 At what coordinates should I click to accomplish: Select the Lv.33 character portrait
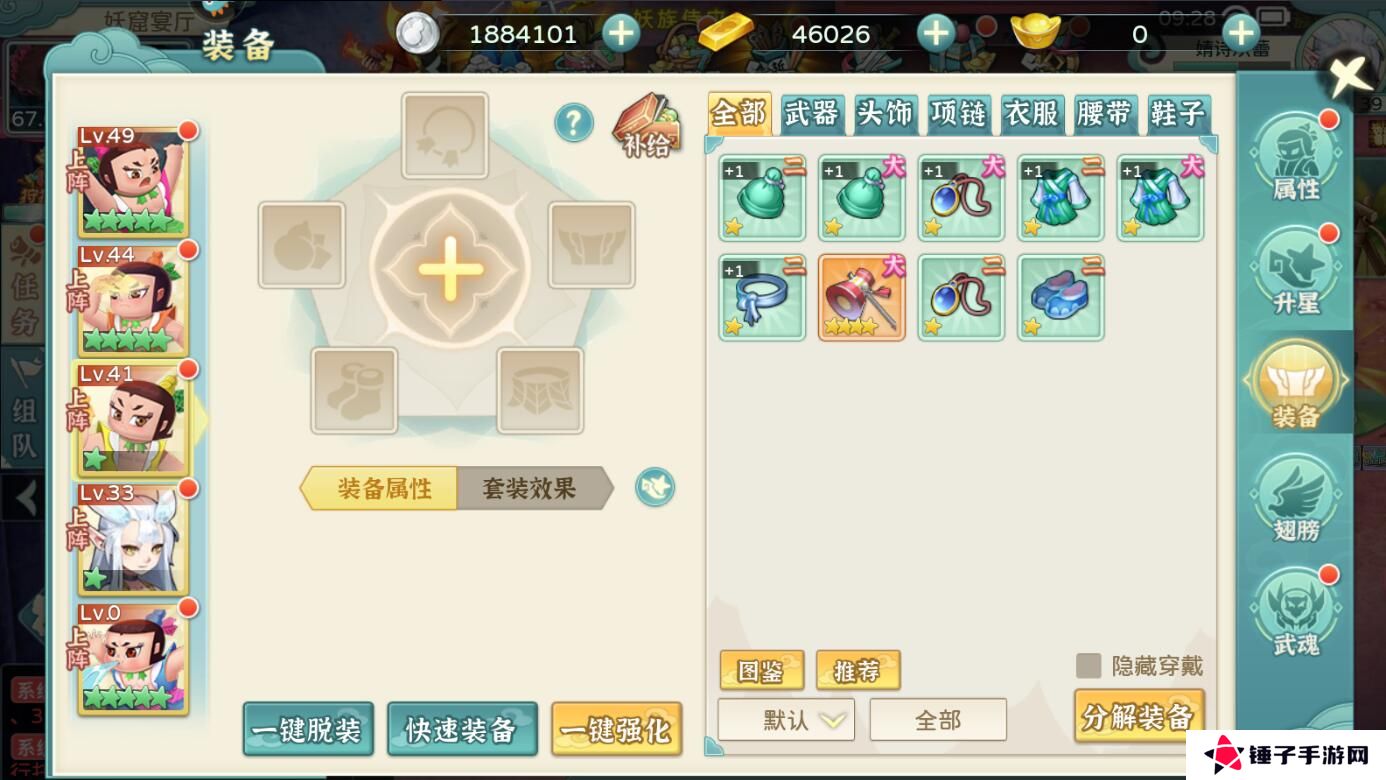click(133, 539)
